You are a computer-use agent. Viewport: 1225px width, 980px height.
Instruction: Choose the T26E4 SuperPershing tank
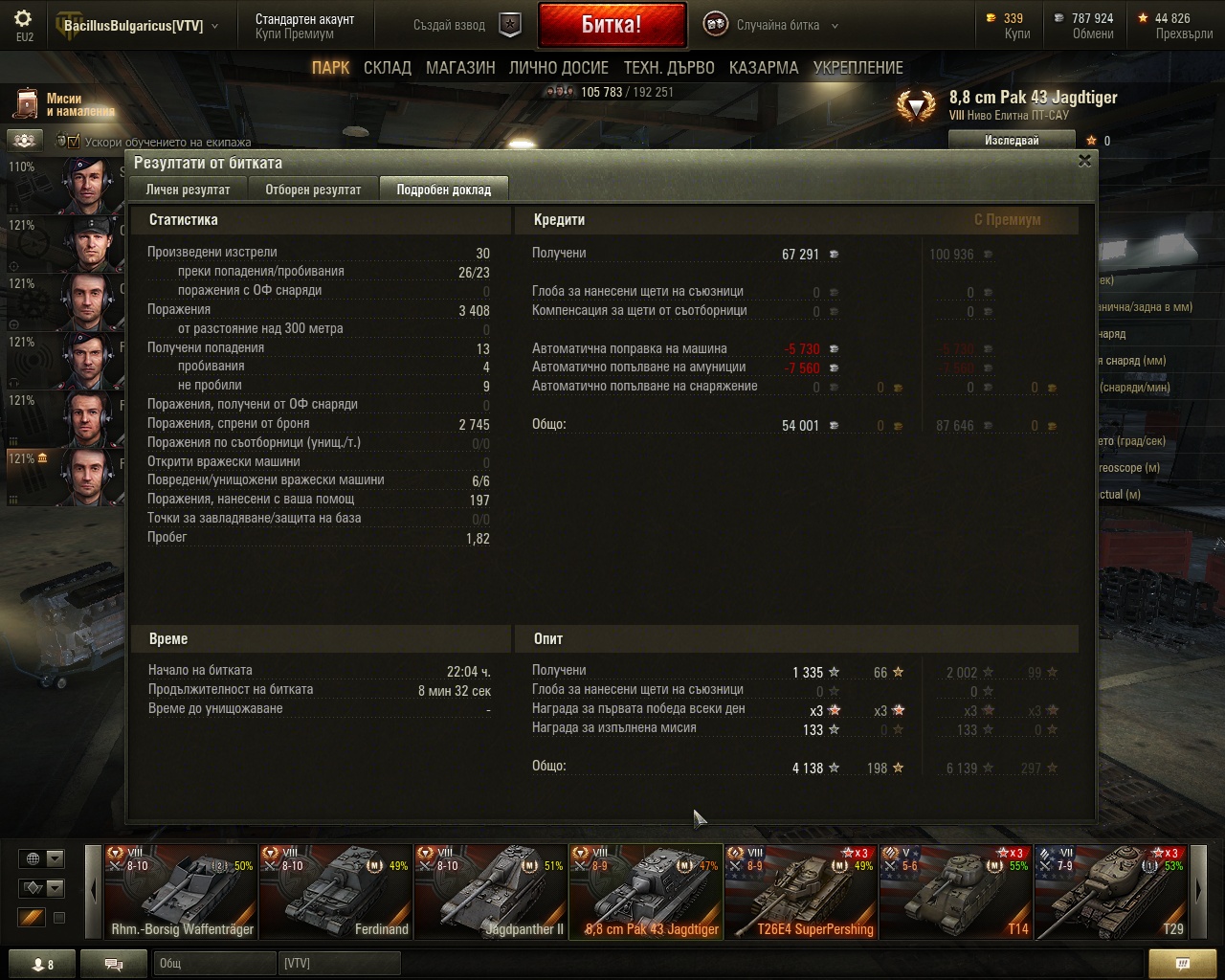coord(801,891)
